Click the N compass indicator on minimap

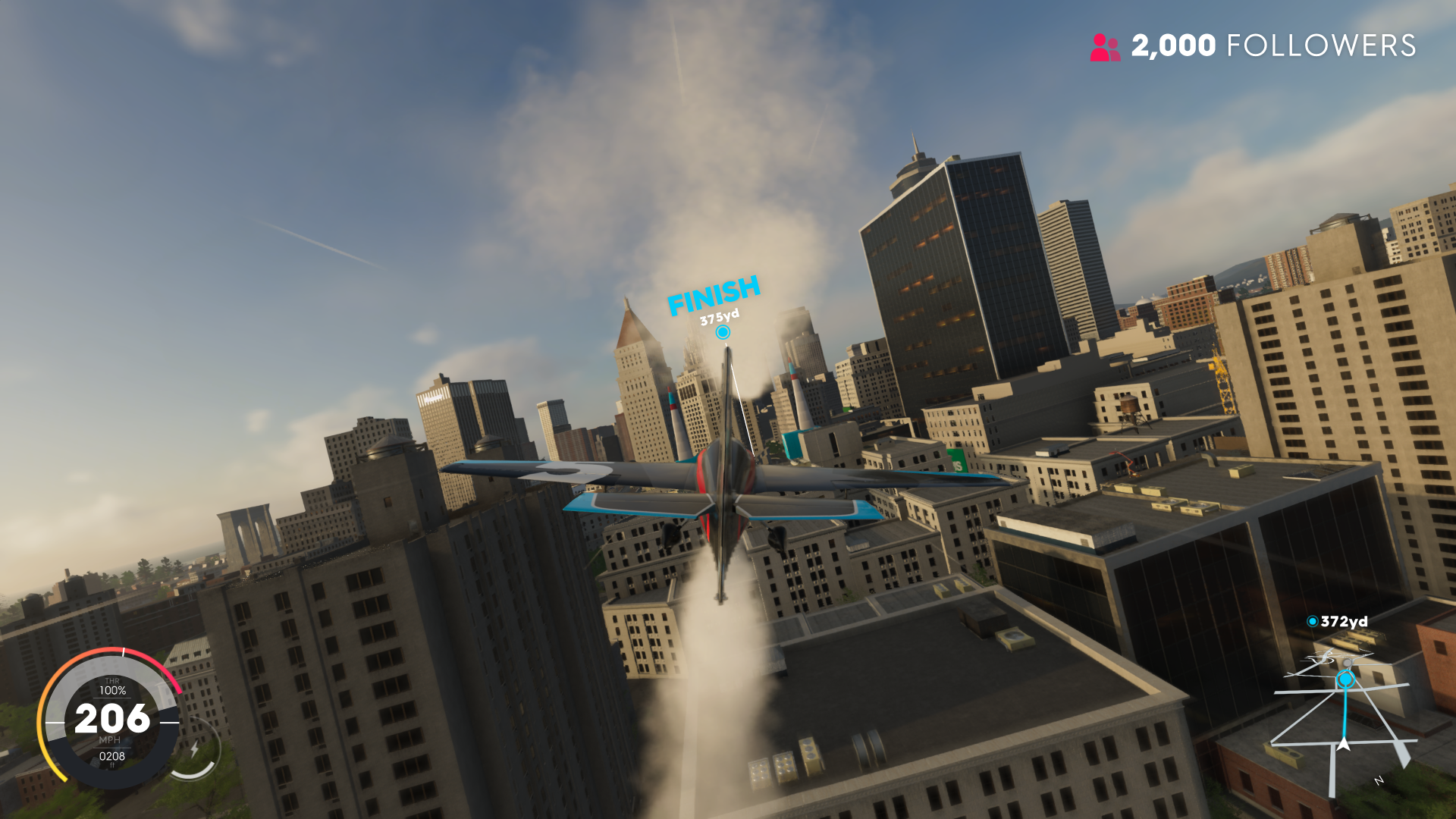tap(1379, 780)
